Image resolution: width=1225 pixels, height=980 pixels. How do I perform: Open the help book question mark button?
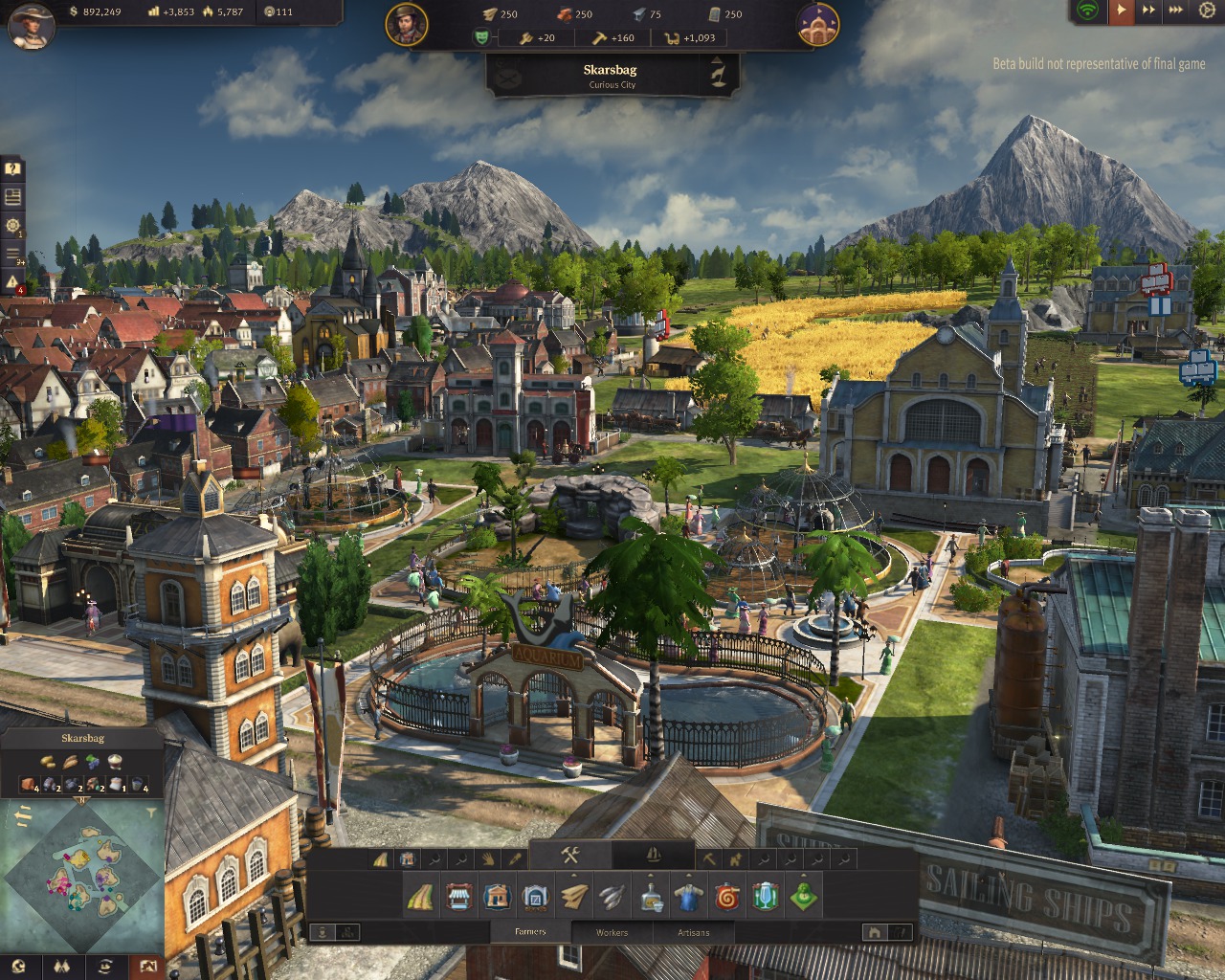(x=12, y=169)
